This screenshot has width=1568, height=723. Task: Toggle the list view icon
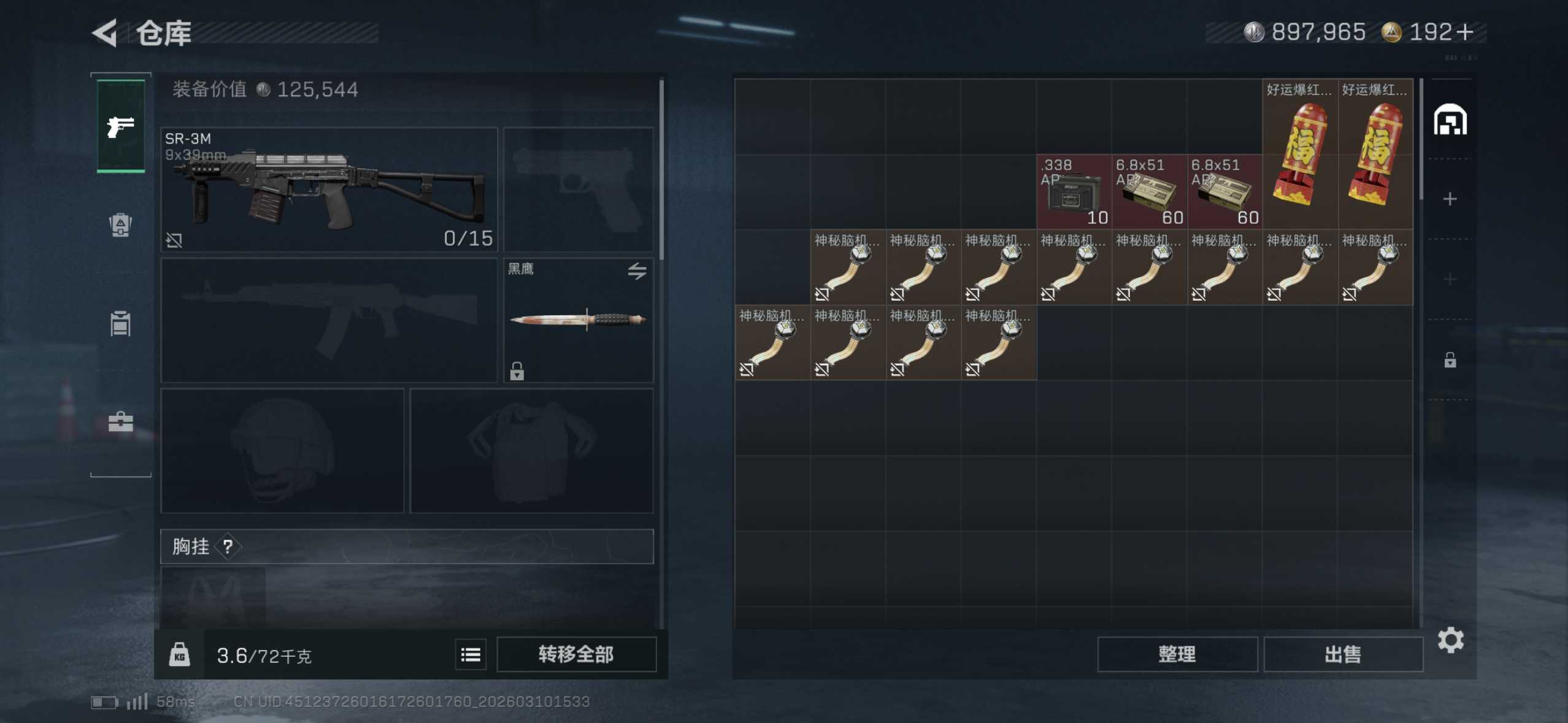click(x=471, y=655)
